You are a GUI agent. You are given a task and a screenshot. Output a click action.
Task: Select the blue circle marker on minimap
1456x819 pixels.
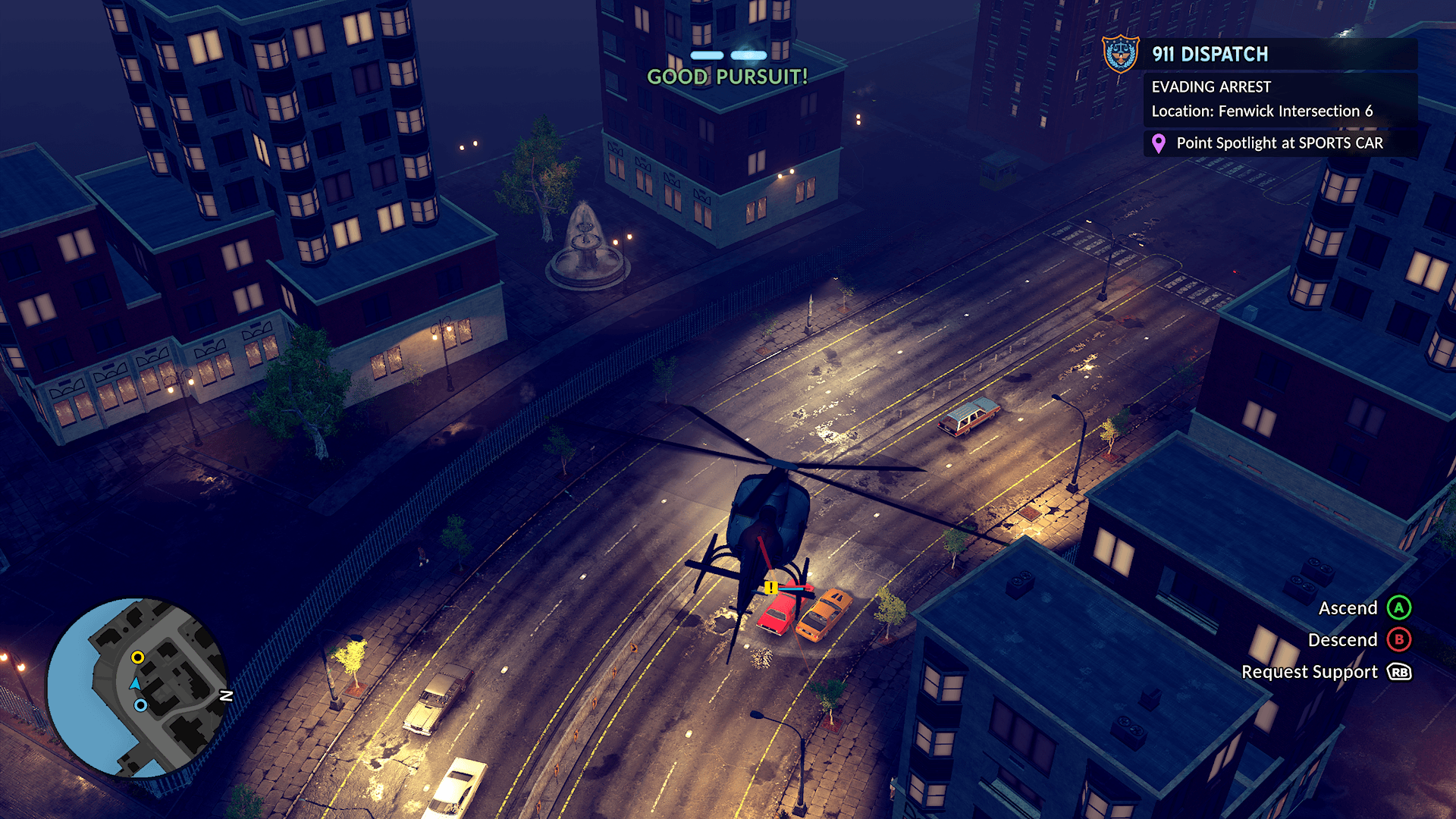click(x=140, y=705)
